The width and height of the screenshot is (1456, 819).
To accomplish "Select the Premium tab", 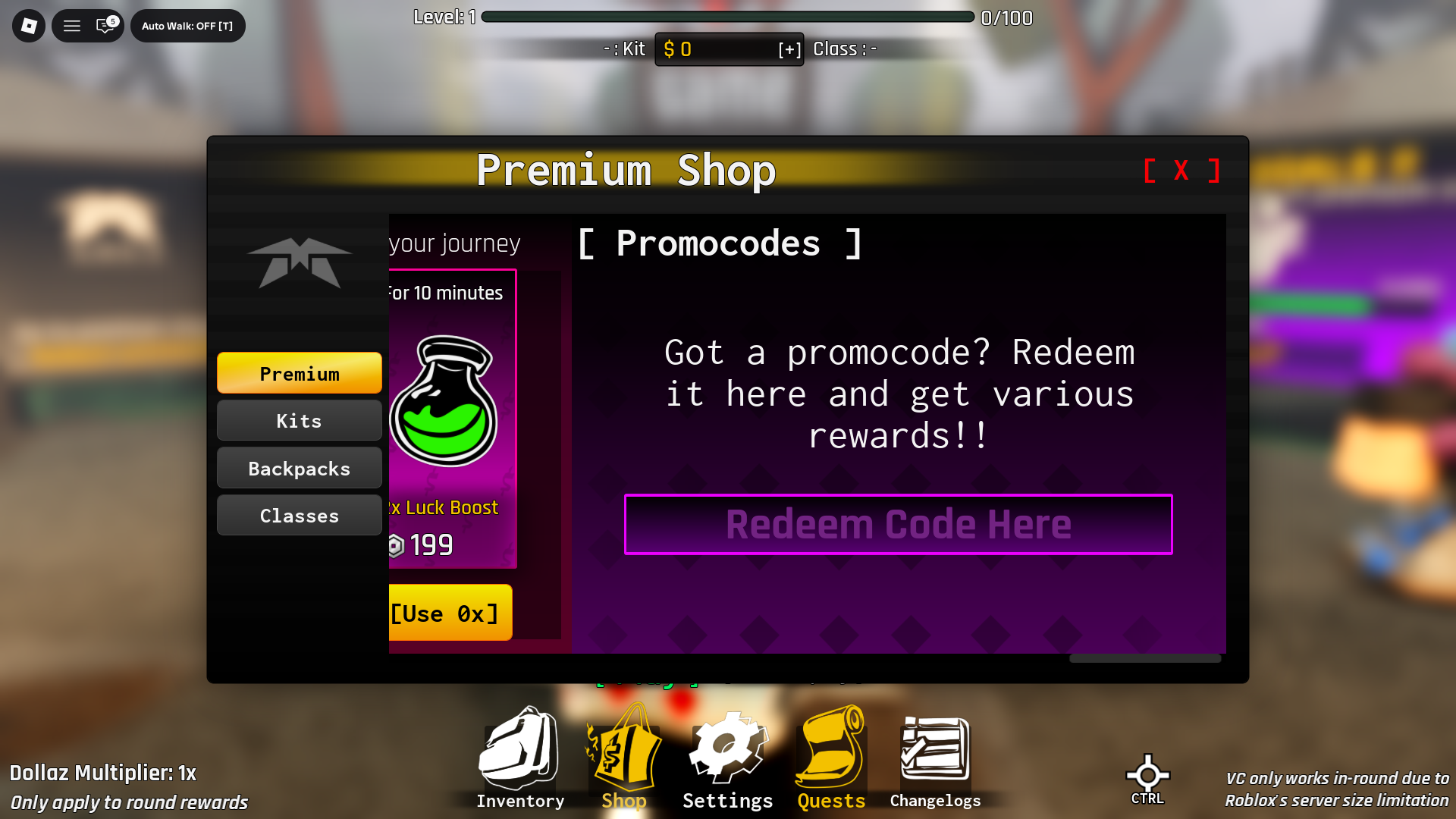I will click(x=299, y=372).
